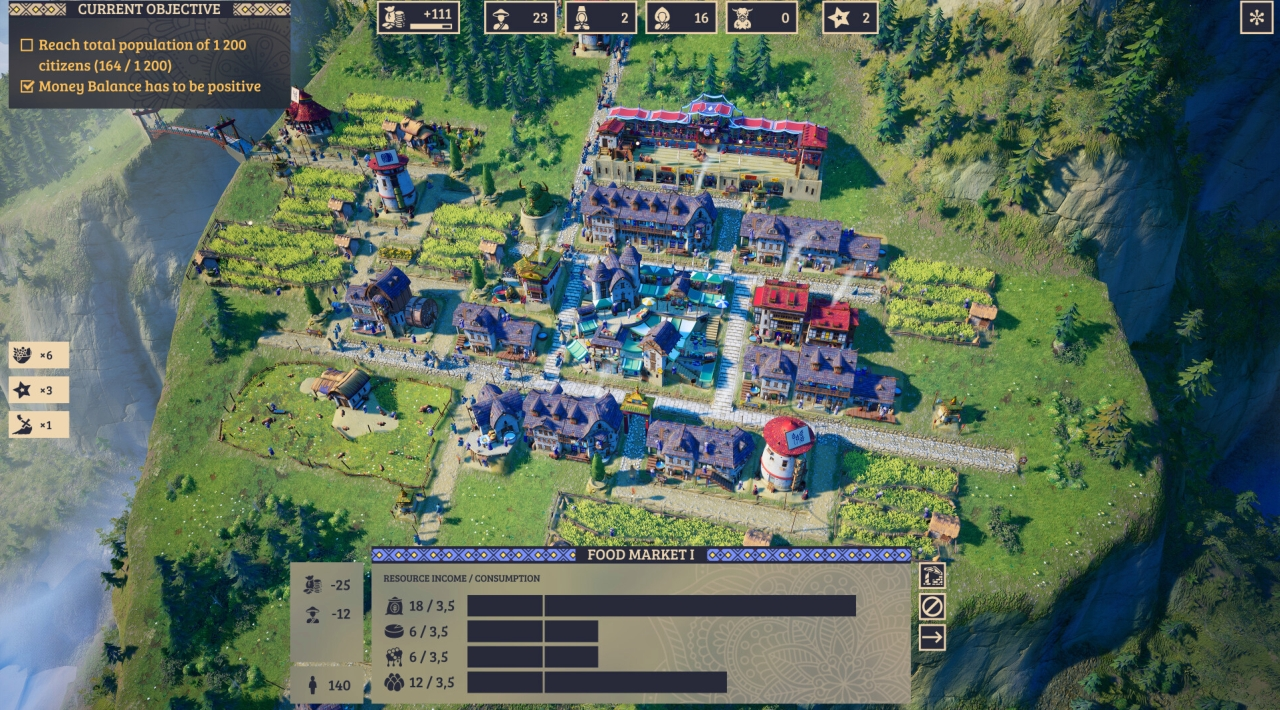Click the star notification showing x3
Viewport: 1280px width, 710px height.
point(39,390)
